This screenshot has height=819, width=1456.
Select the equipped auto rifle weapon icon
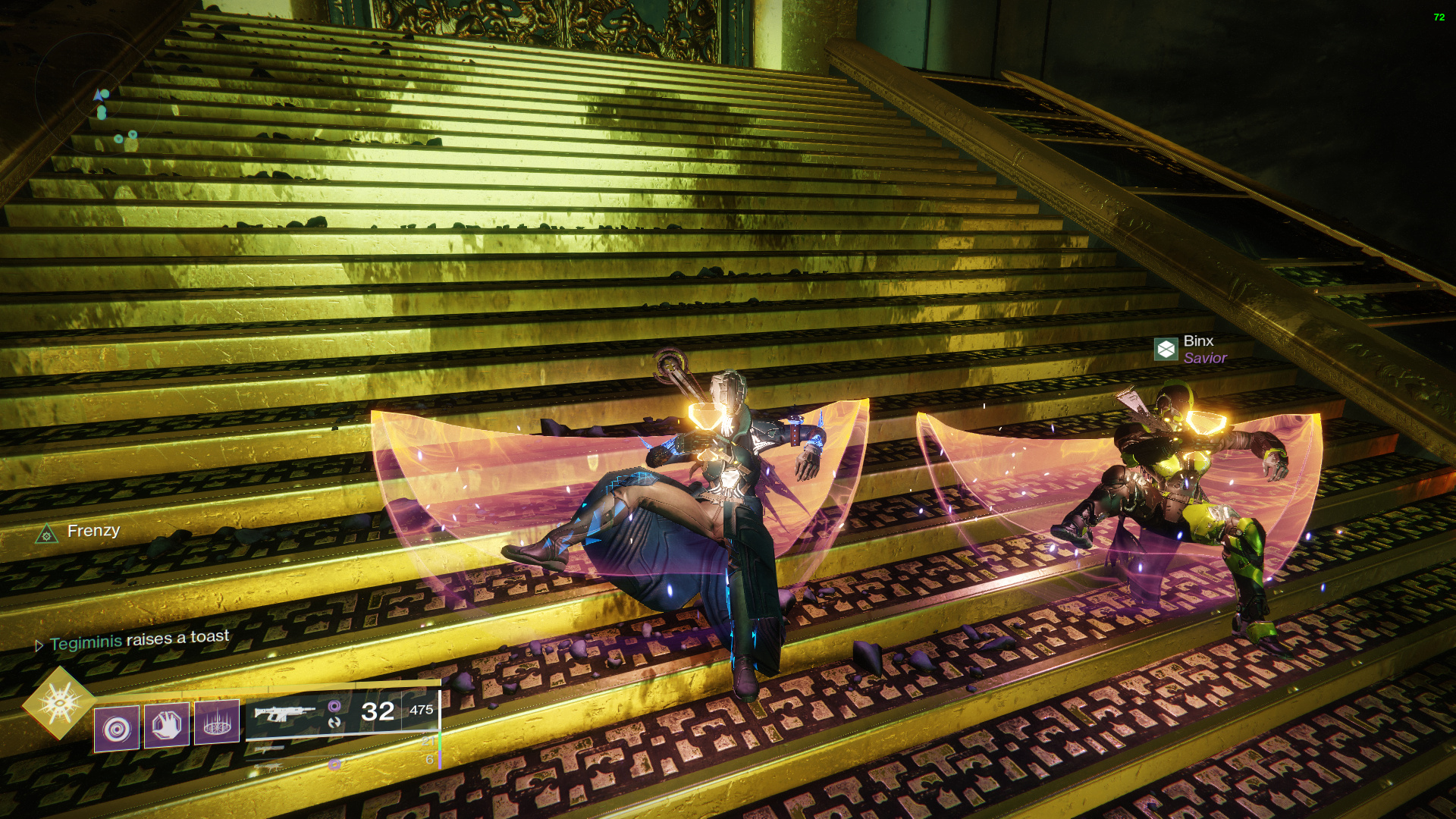pos(284,714)
